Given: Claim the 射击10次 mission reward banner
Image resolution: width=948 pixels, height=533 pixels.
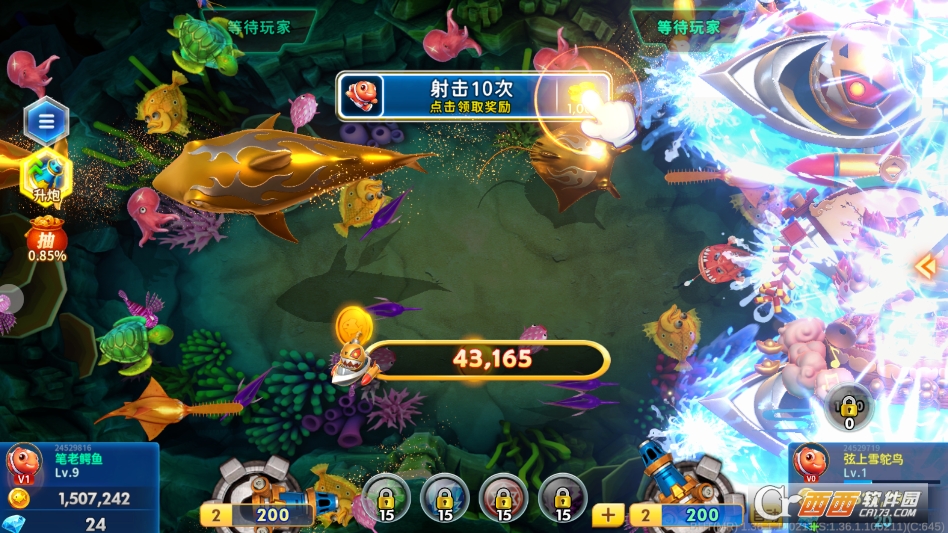Looking at the screenshot, I should click(473, 97).
